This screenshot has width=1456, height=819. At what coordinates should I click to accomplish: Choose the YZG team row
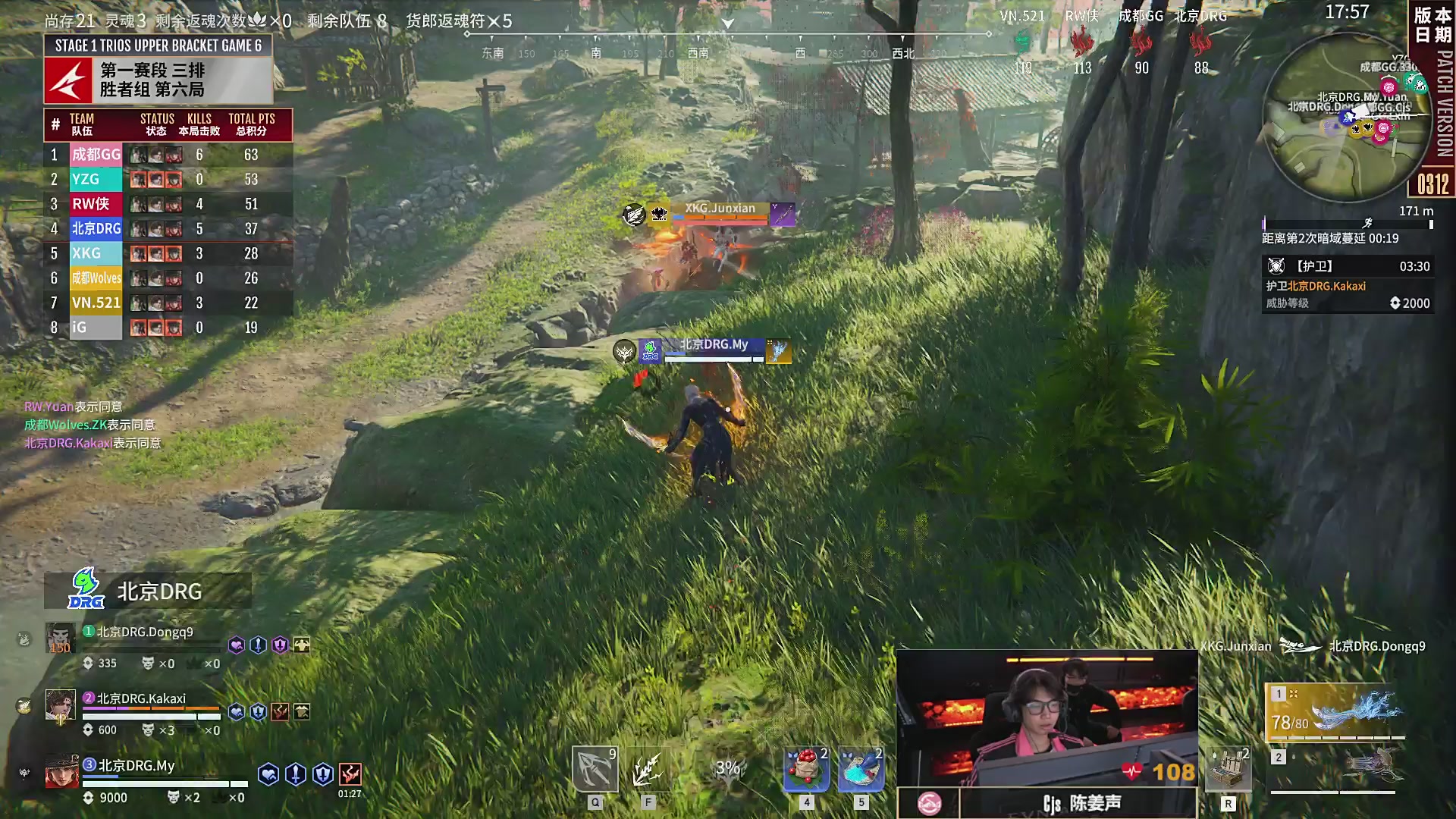(x=168, y=180)
